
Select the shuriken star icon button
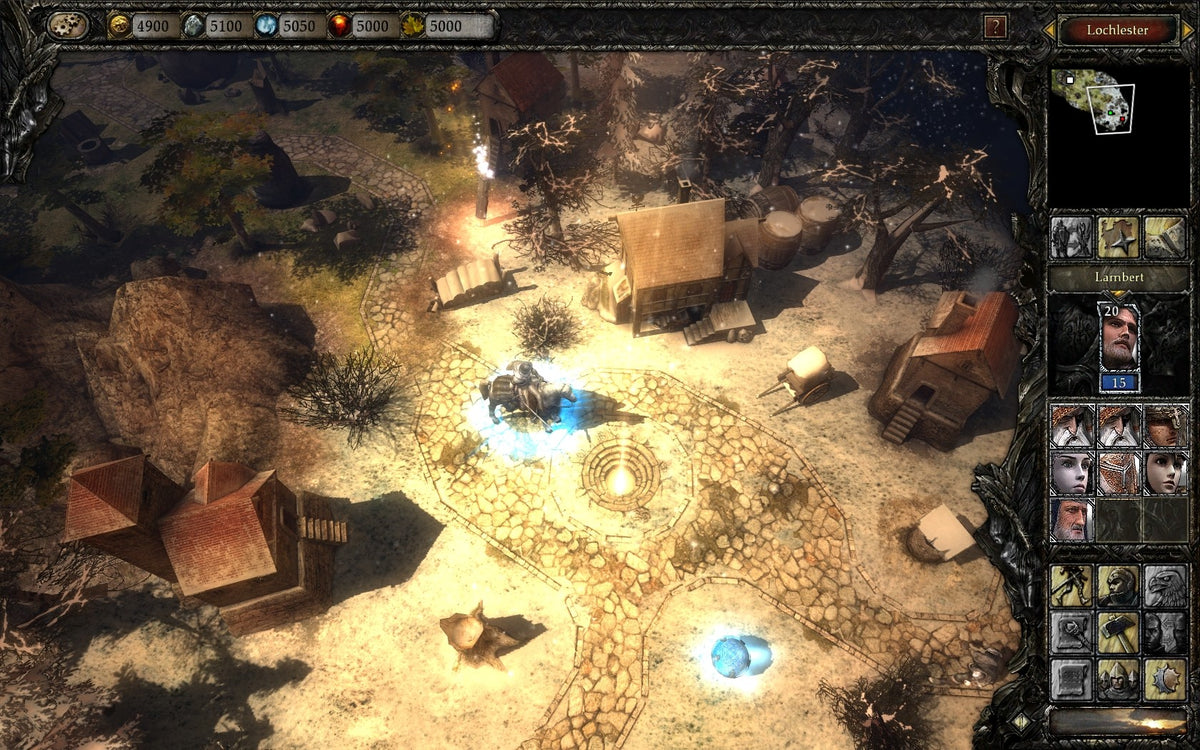1117,237
